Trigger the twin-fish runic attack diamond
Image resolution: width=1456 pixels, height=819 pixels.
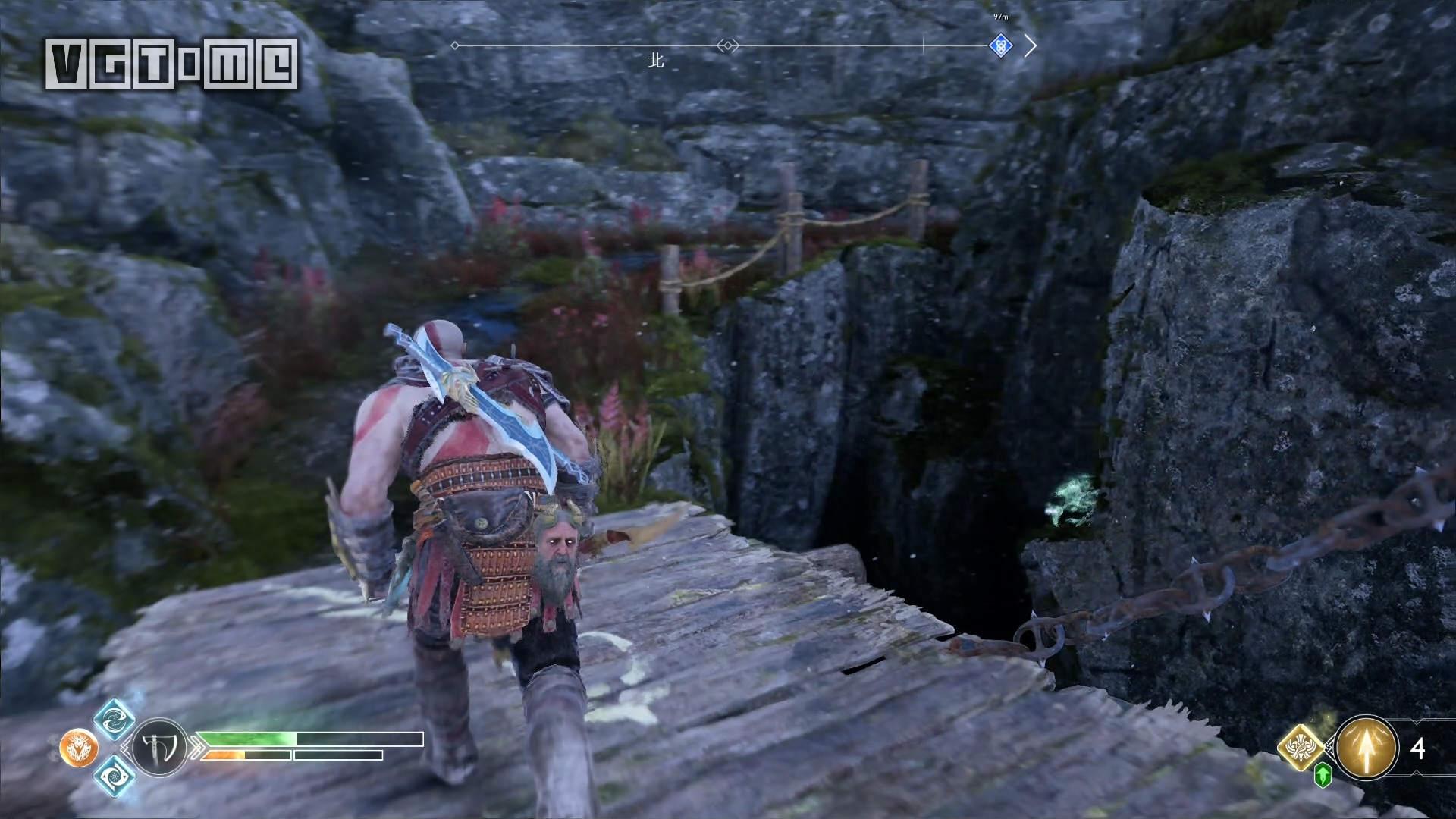pos(115,718)
